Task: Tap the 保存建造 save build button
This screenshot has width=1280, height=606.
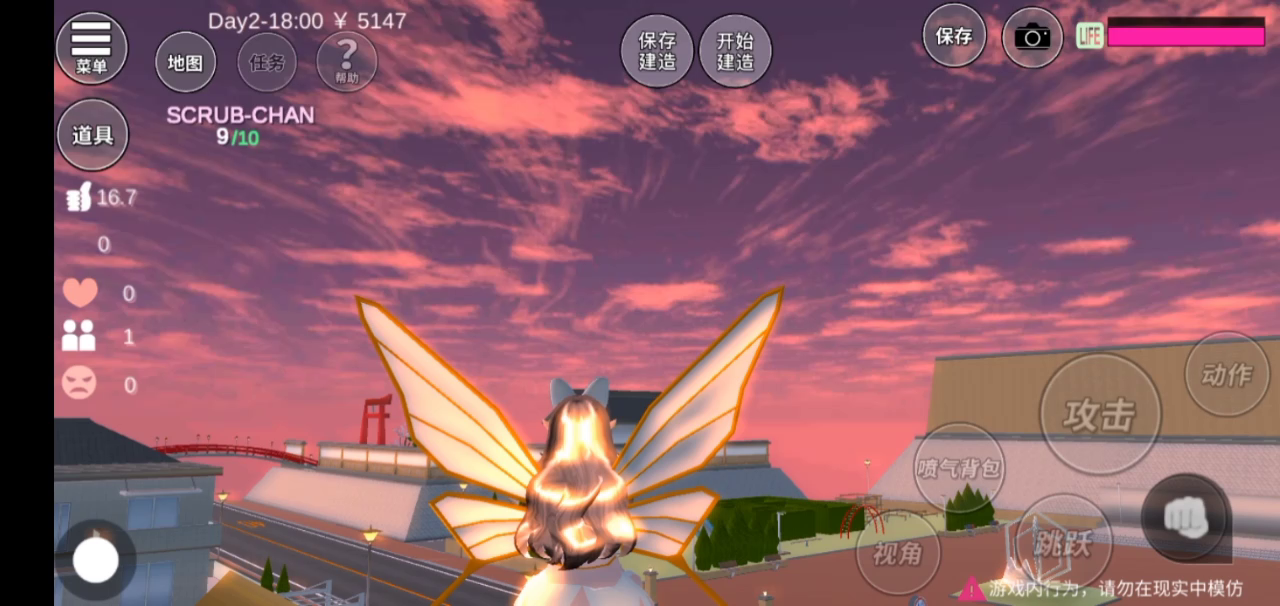Action: 657,51
